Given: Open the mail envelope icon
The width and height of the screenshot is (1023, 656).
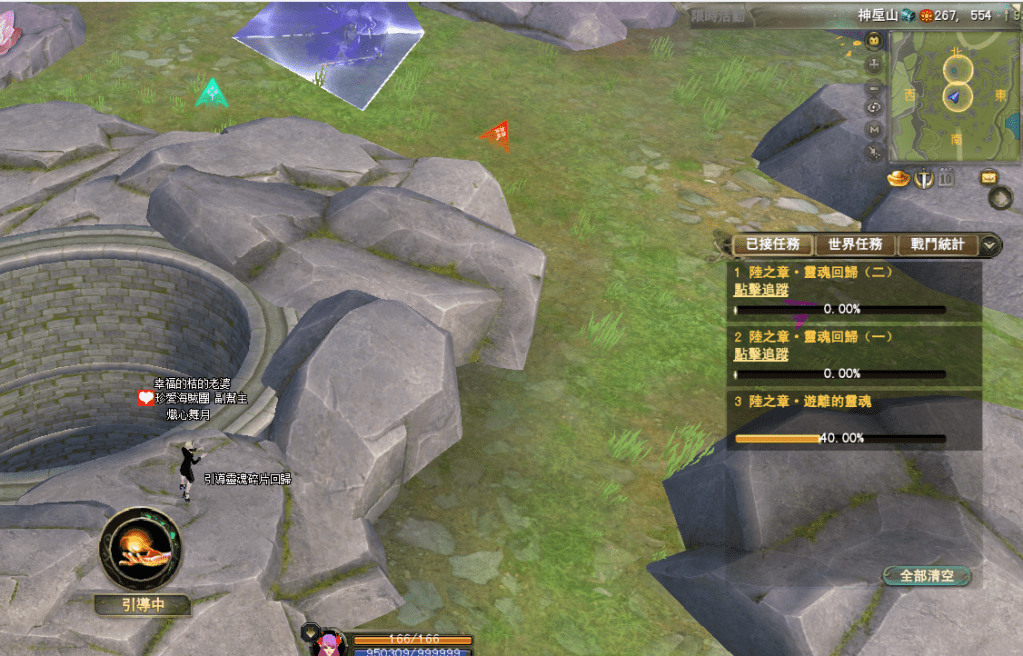Looking at the screenshot, I should [x=988, y=178].
